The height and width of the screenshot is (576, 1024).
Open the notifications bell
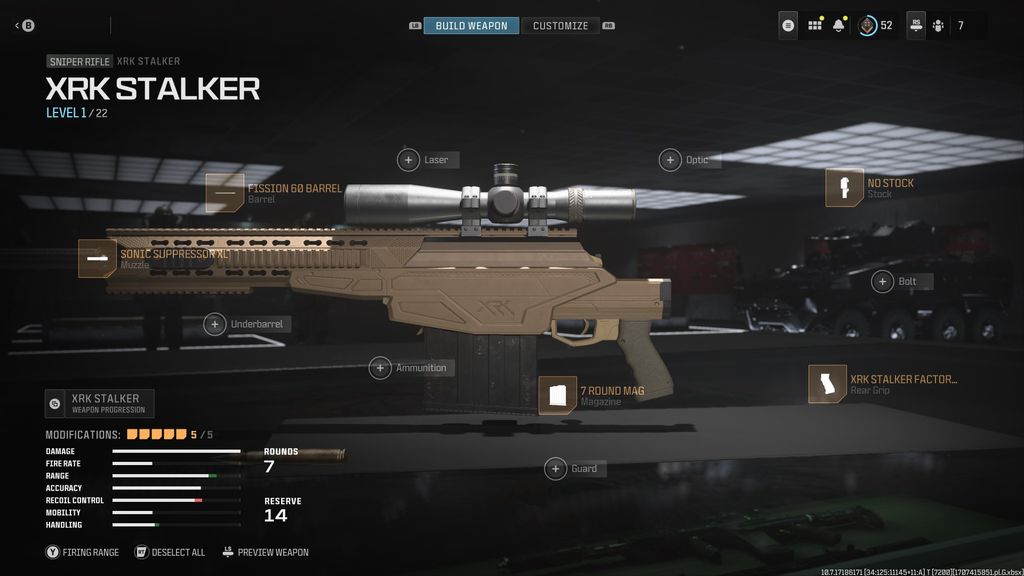[x=839, y=25]
